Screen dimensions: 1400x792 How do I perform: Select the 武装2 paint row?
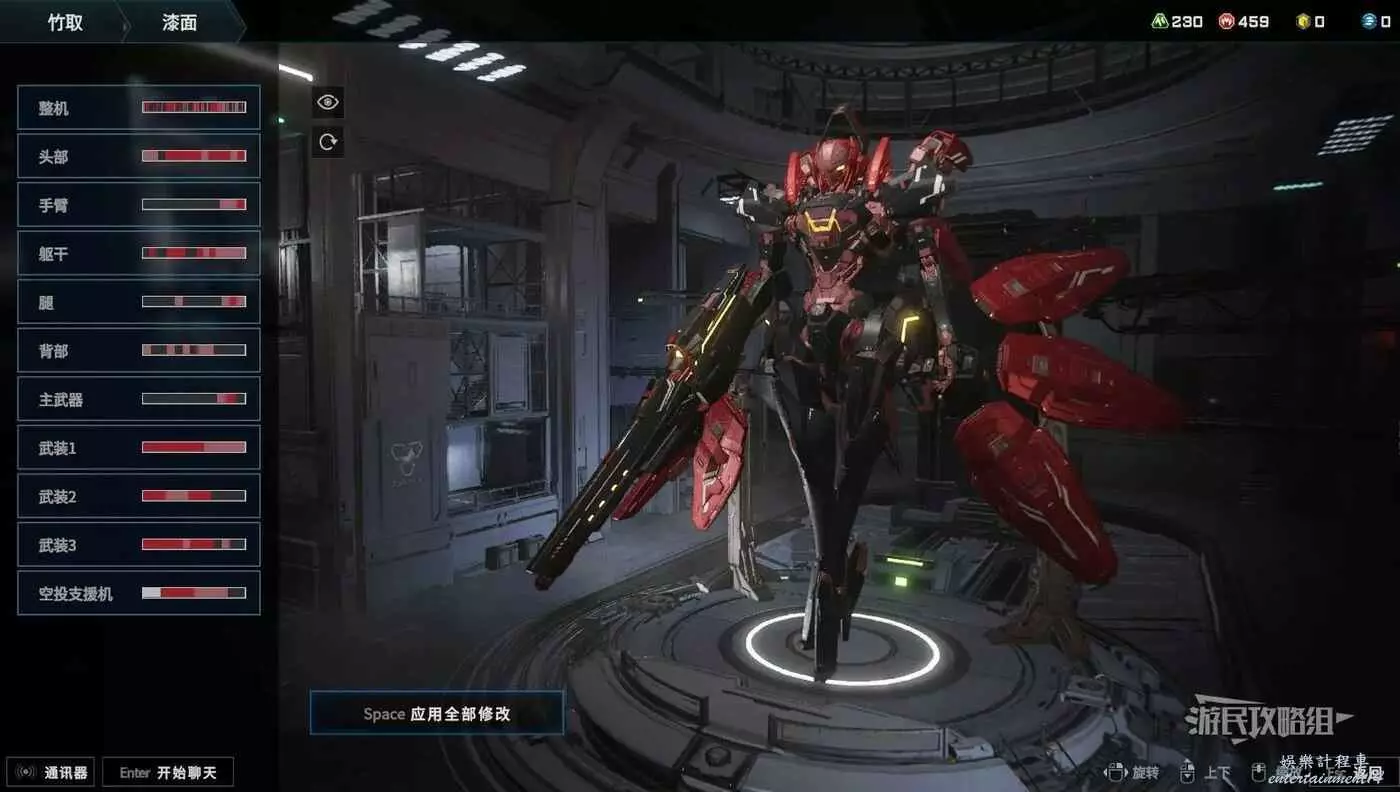pyautogui.click(x=138, y=496)
